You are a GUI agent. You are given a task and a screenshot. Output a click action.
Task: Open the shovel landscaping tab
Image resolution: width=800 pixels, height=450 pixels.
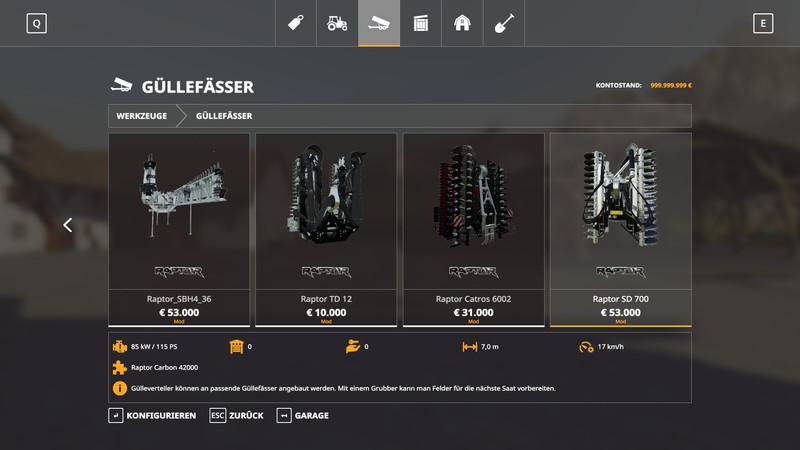coord(502,23)
